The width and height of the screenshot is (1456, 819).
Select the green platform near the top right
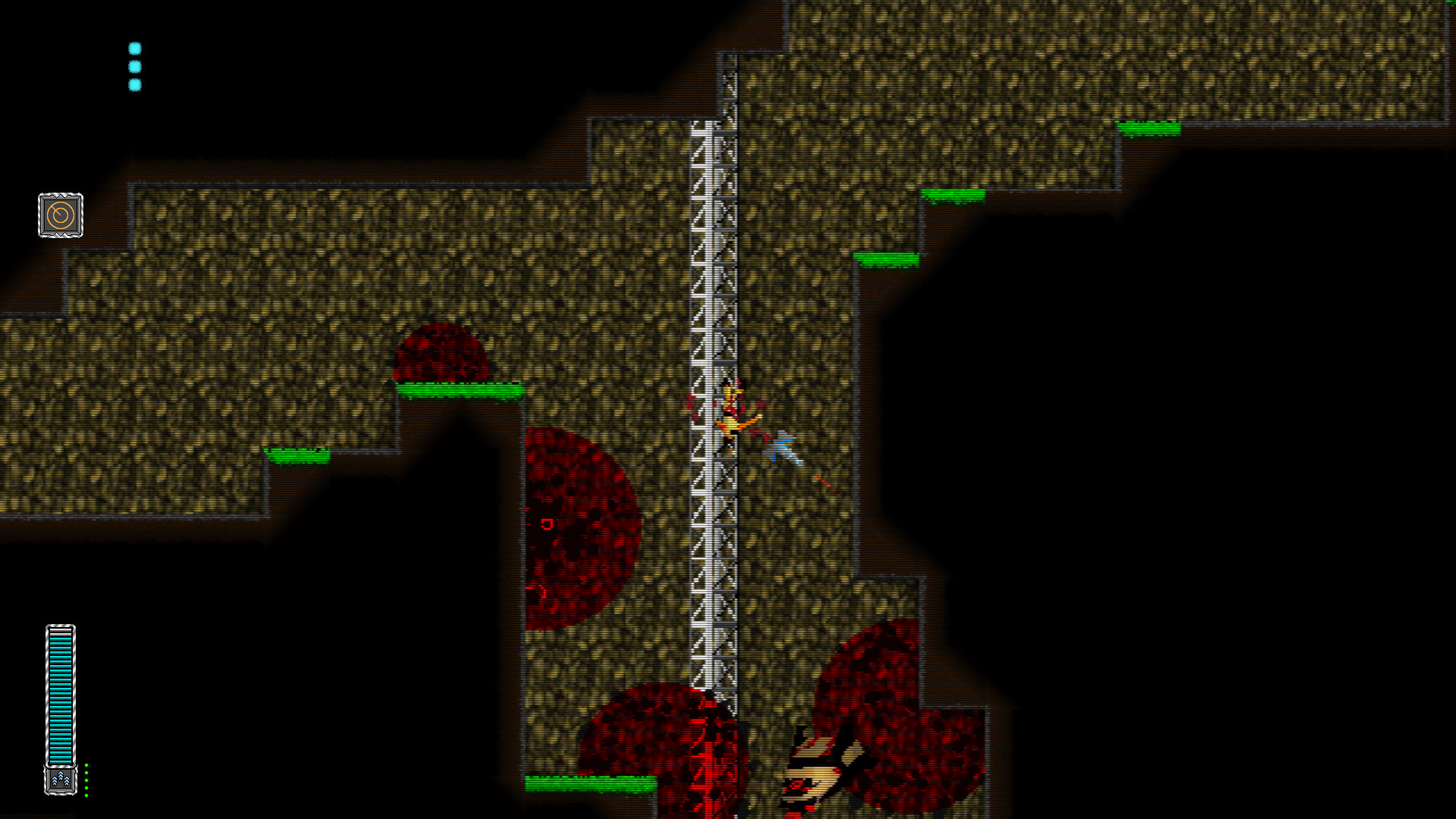pyautogui.click(x=1147, y=127)
